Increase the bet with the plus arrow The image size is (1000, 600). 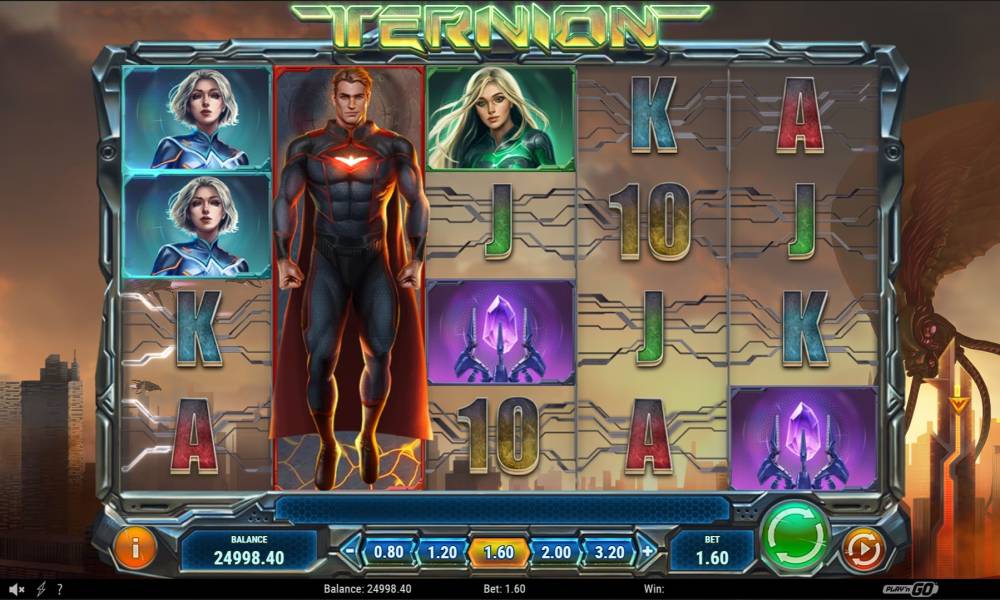click(x=647, y=550)
